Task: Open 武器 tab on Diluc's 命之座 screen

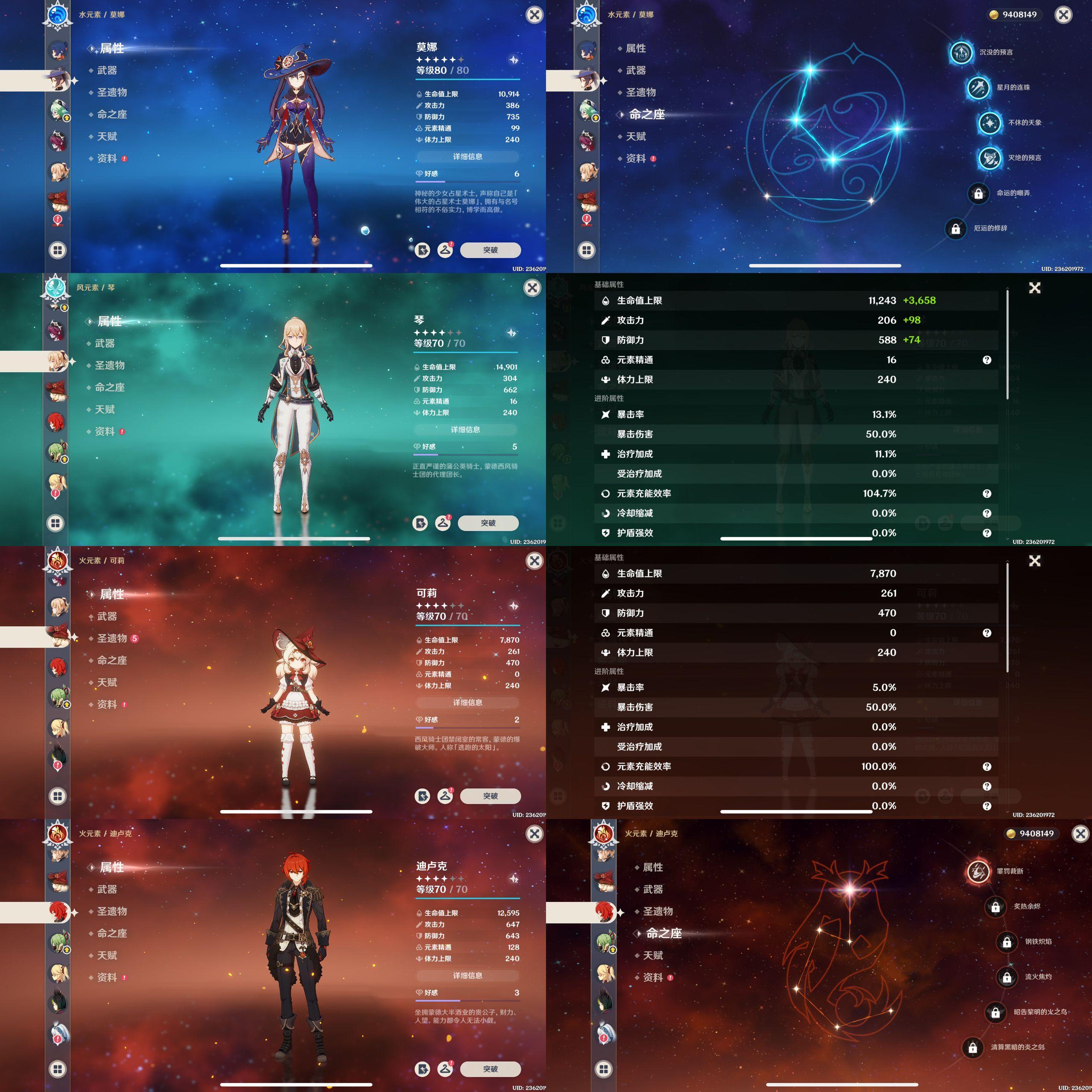Action: click(653, 889)
